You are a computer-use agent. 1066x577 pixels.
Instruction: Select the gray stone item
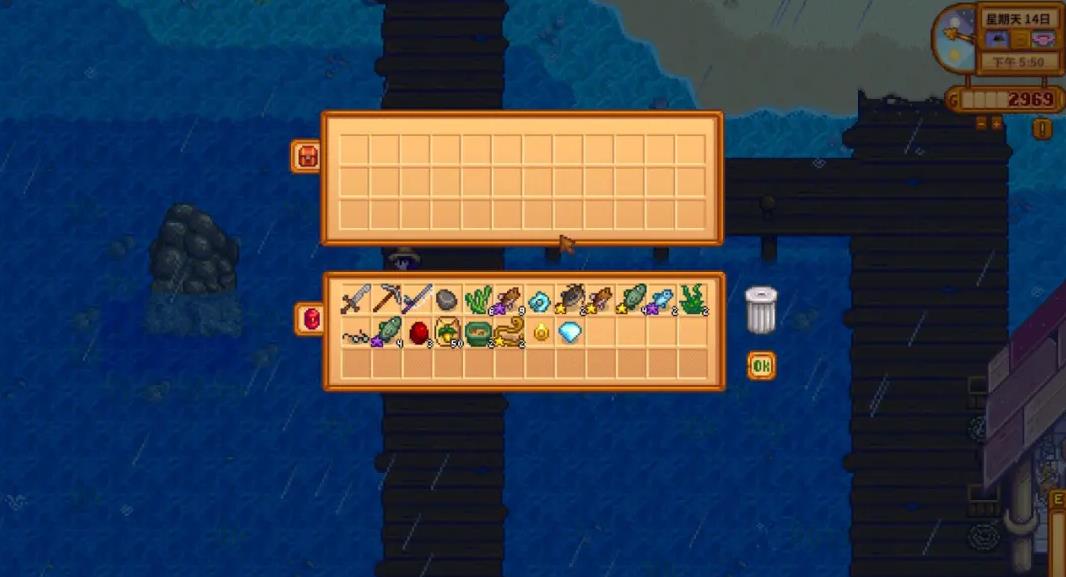(447, 300)
